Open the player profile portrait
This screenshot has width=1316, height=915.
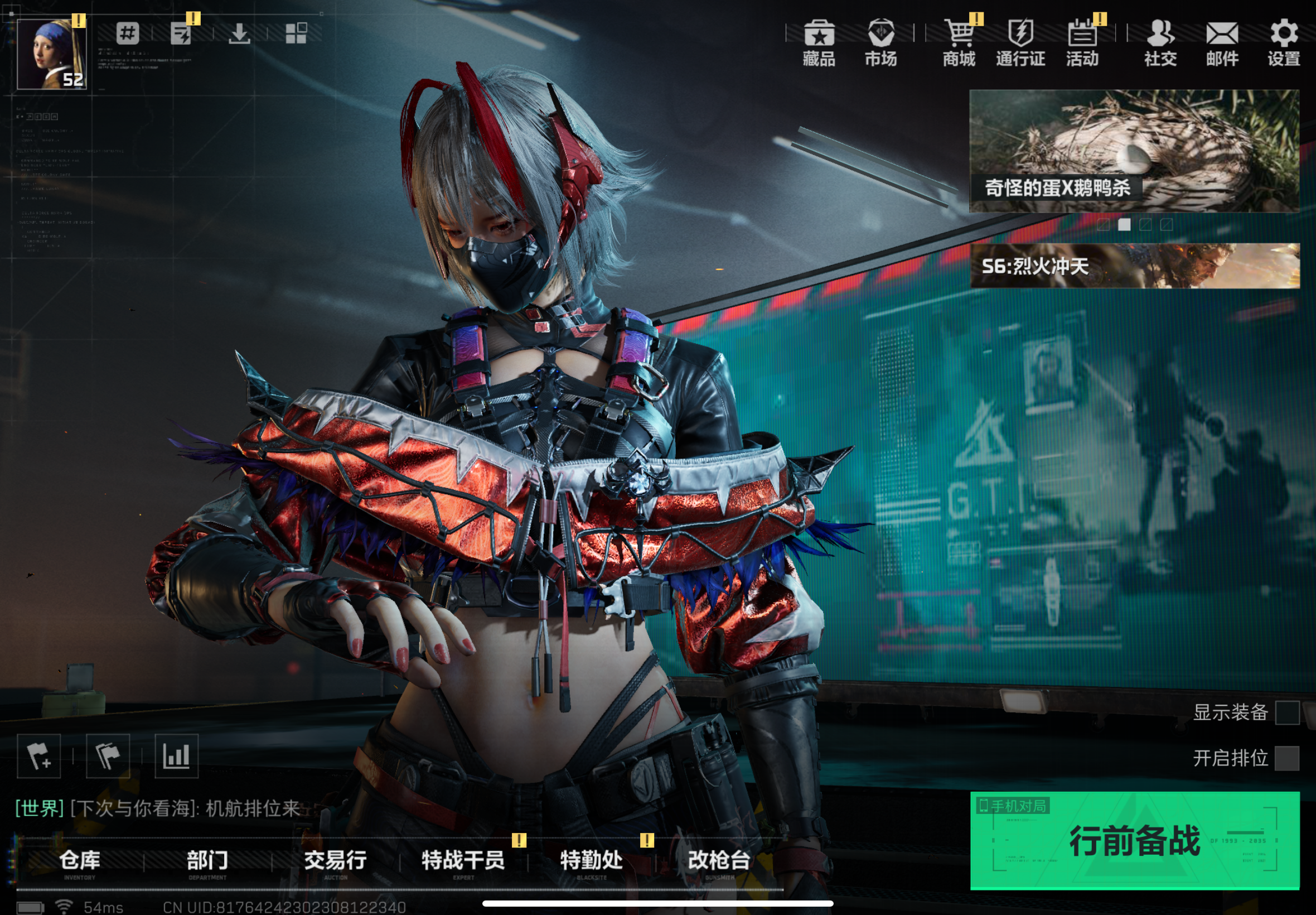(51, 54)
